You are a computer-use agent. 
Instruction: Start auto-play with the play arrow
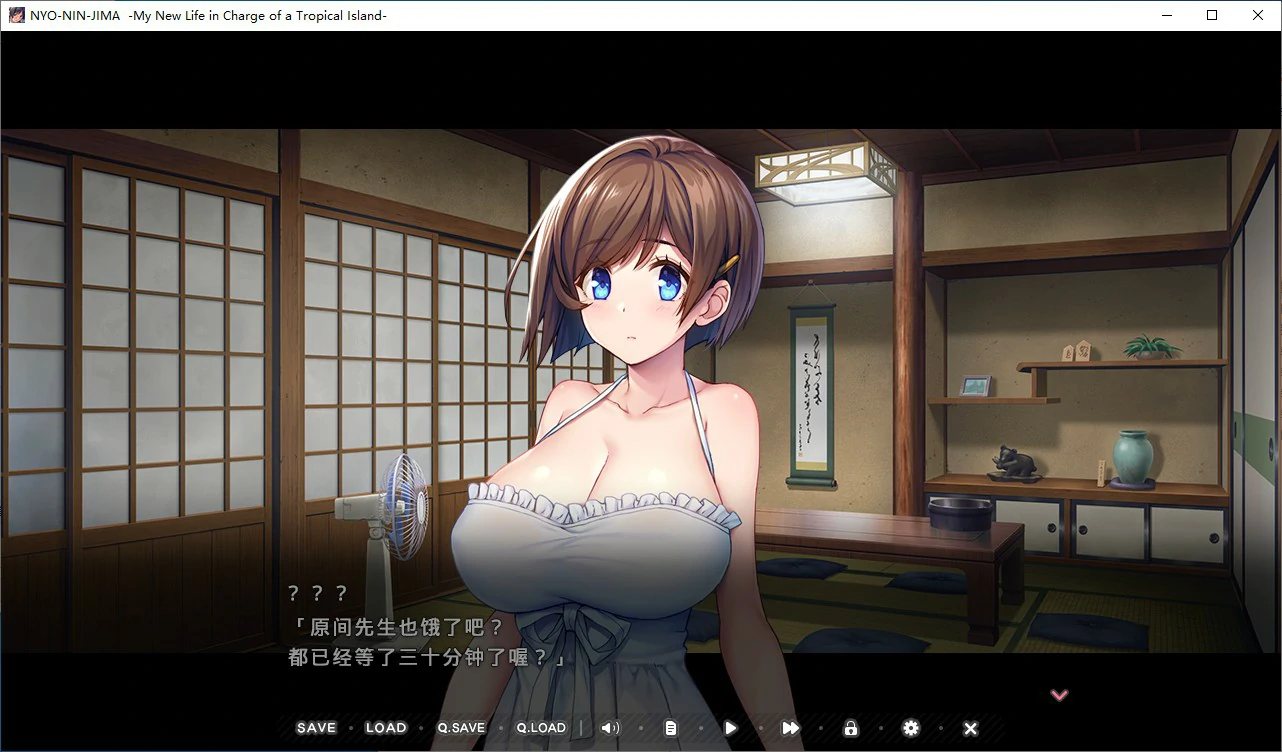click(x=731, y=728)
